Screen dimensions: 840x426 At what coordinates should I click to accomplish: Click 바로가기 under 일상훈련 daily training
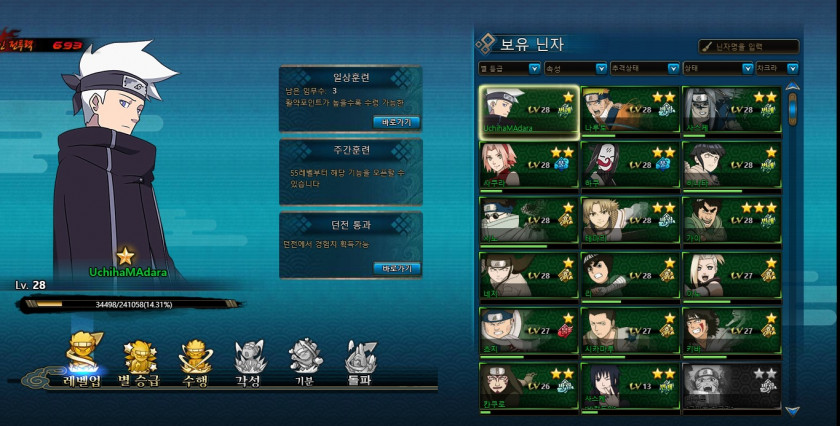point(396,122)
